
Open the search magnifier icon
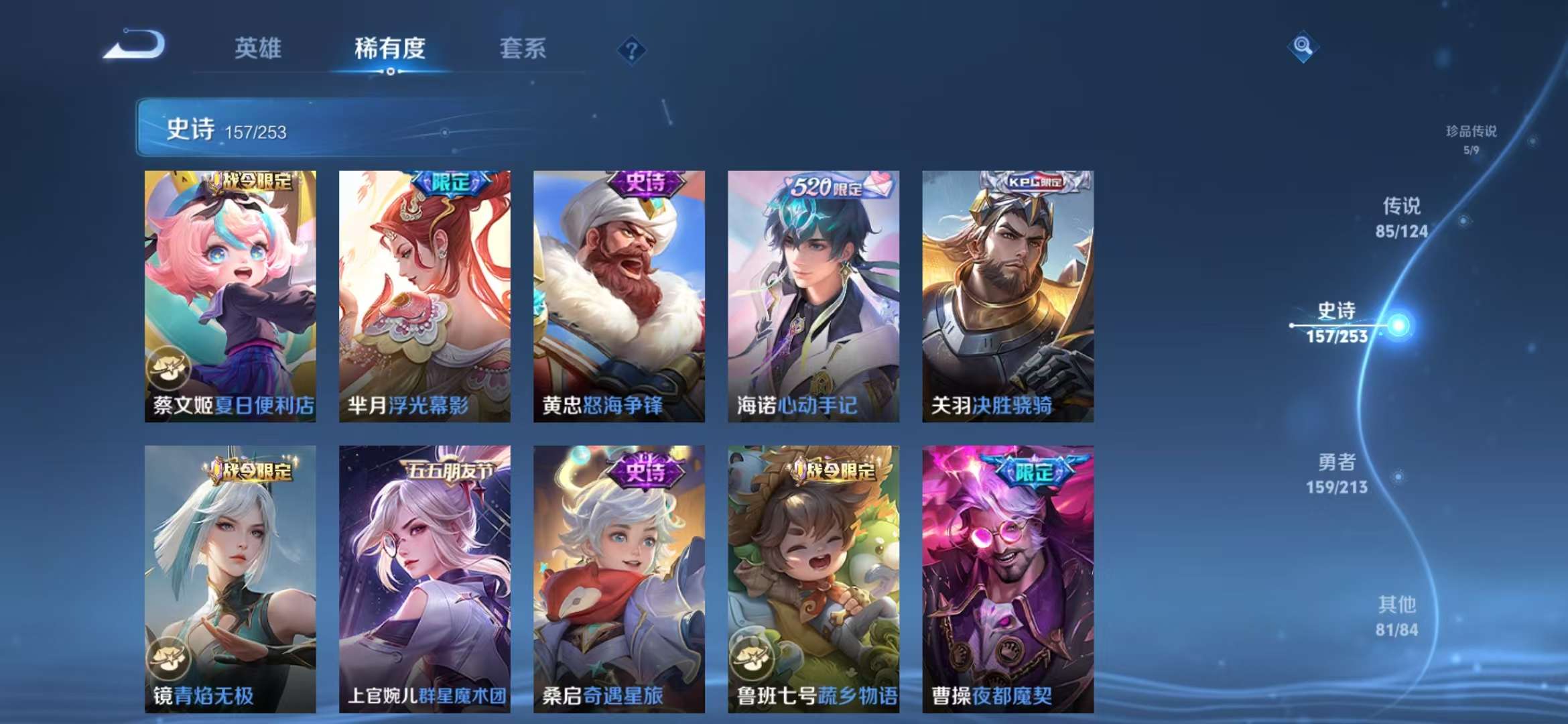pyautogui.click(x=1304, y=47)
